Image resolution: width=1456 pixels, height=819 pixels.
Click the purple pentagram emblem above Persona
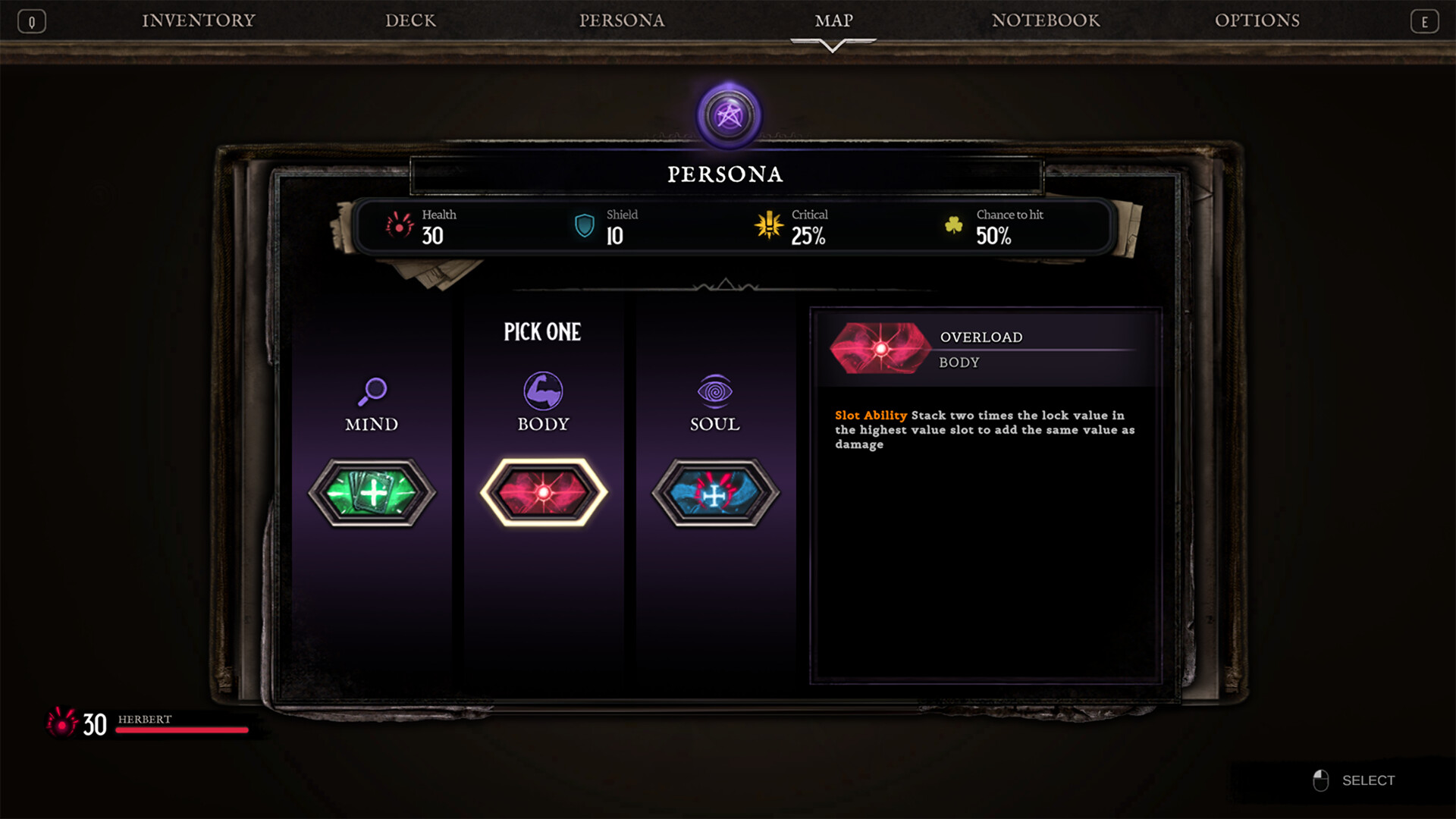[729, 115]
